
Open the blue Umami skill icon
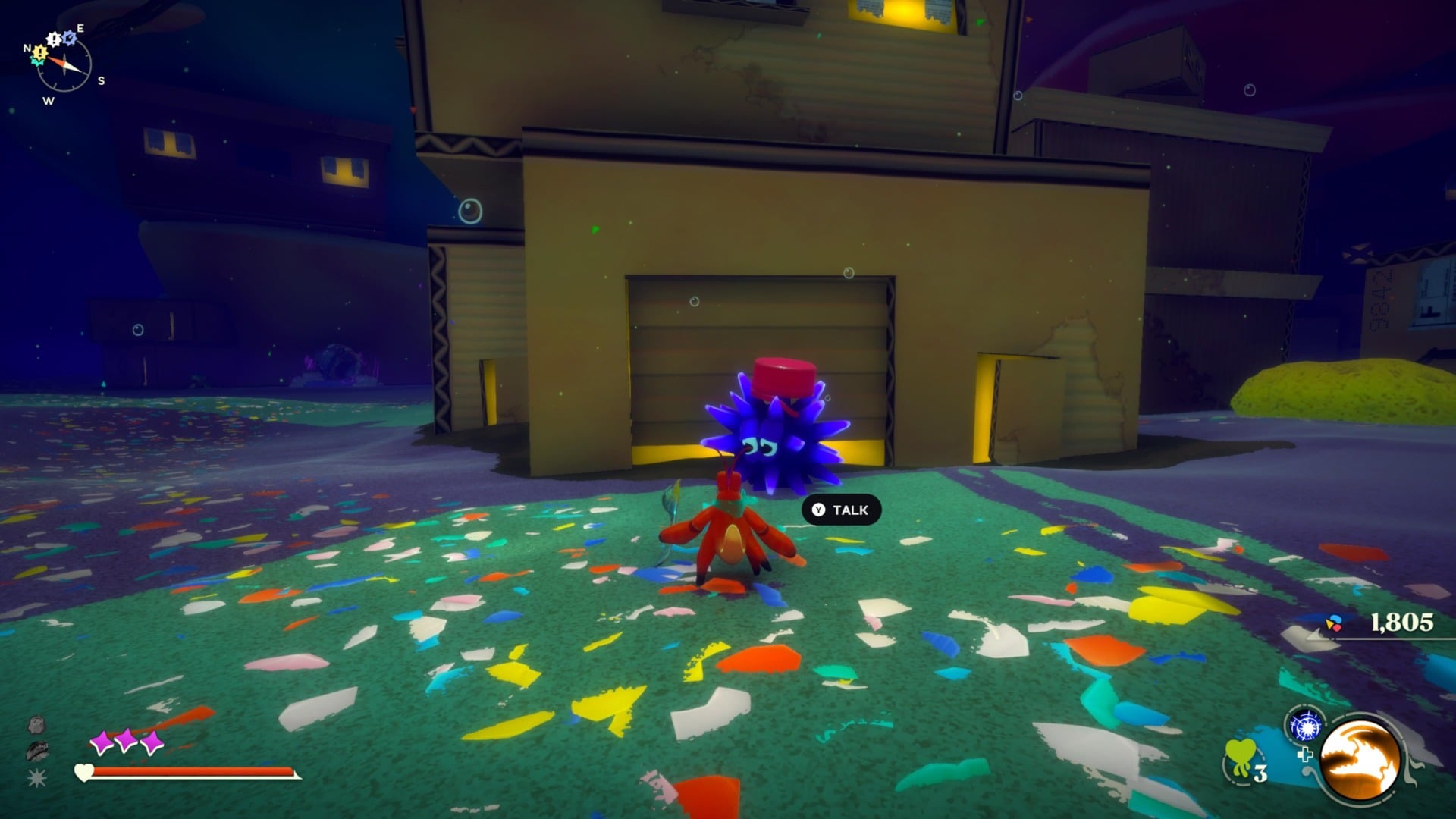click(x=1306, y=726)
